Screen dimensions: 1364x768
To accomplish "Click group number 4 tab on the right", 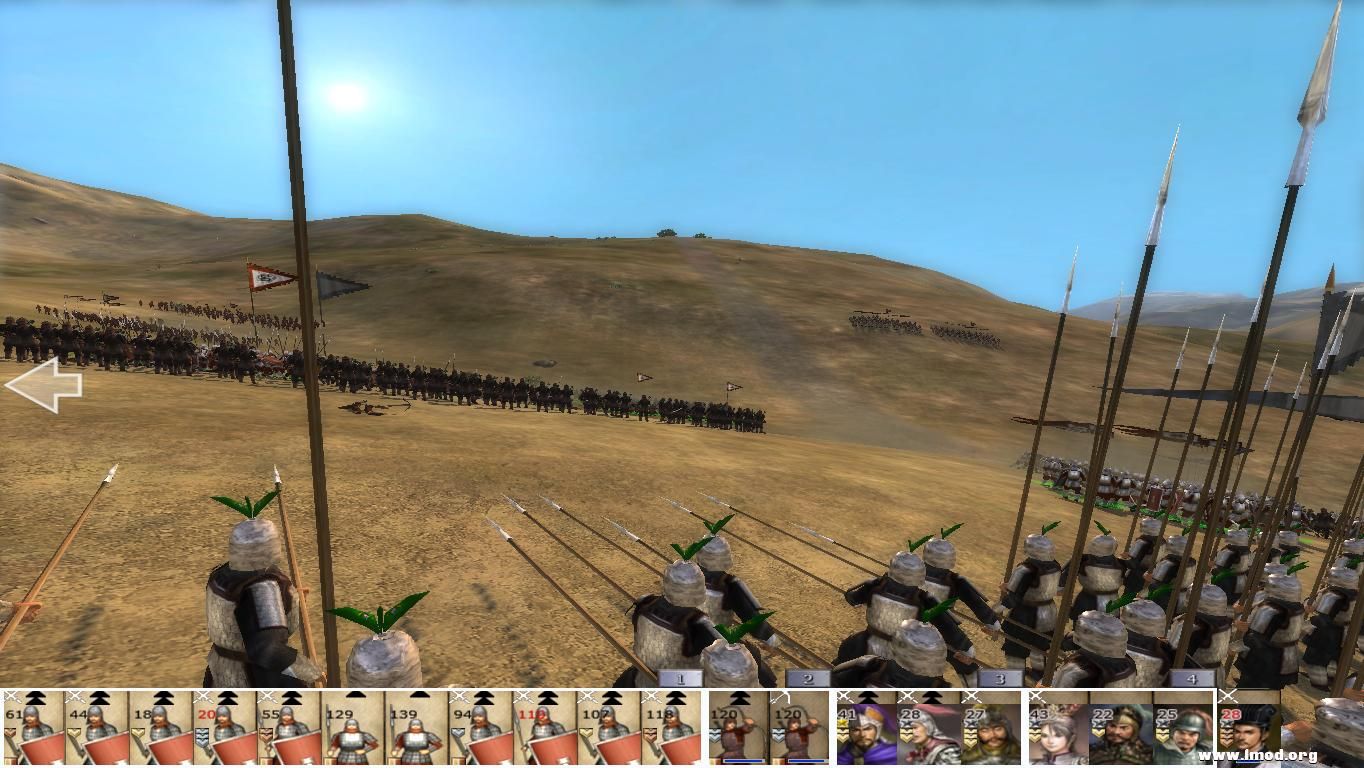I will 1192,679.
